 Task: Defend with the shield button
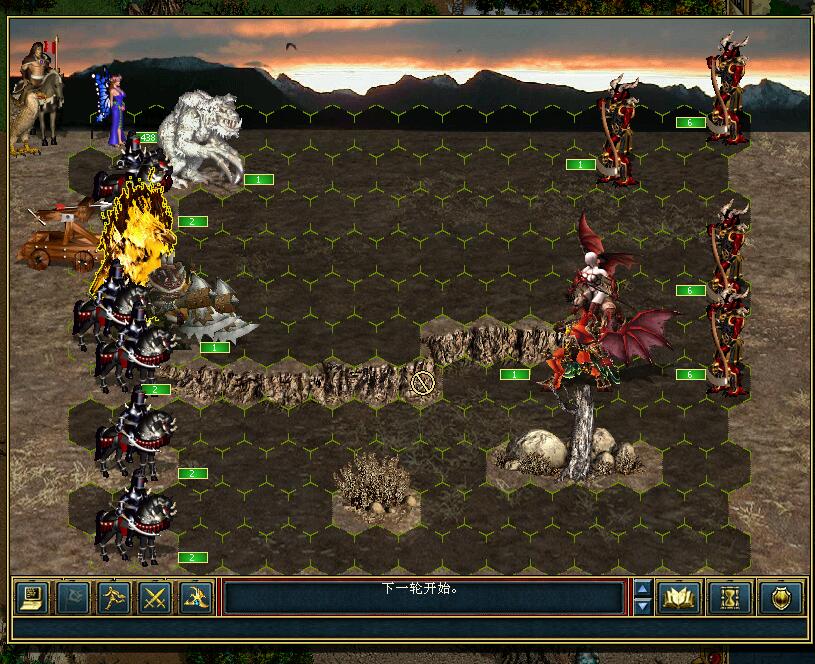click(780, 598)
